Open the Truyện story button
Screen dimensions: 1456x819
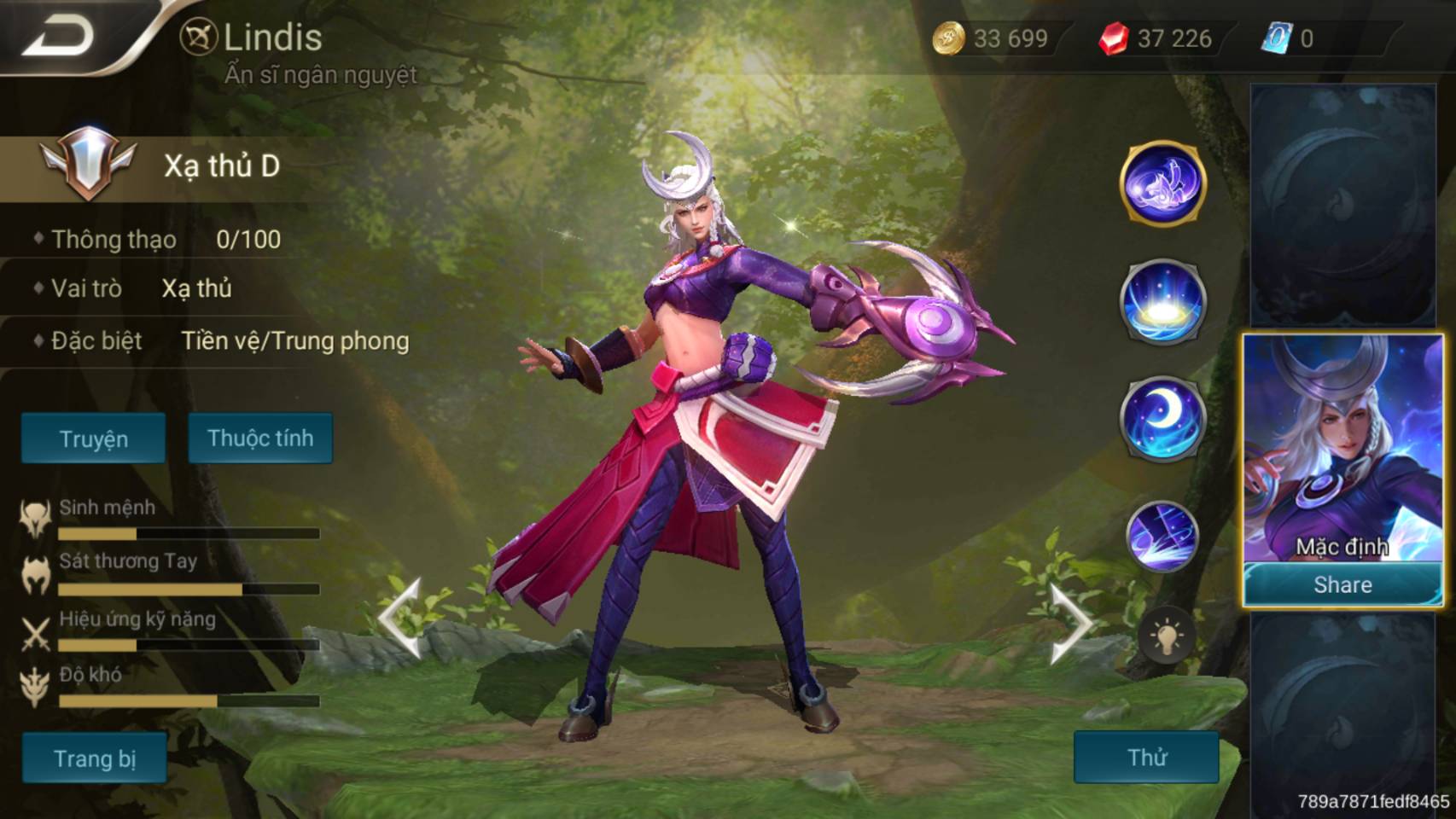[x=93, y=439]
